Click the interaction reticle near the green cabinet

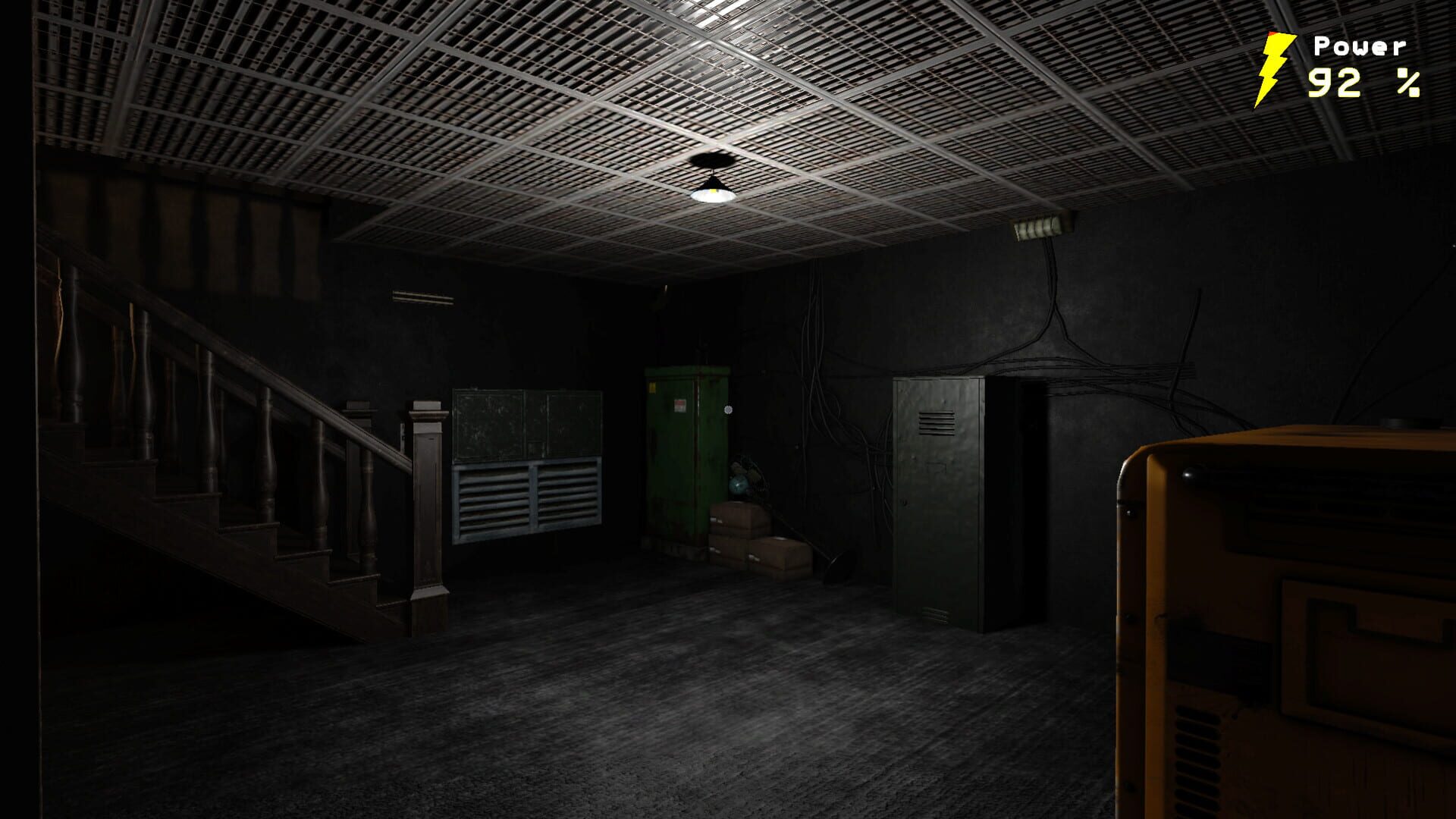click(727, 409)
